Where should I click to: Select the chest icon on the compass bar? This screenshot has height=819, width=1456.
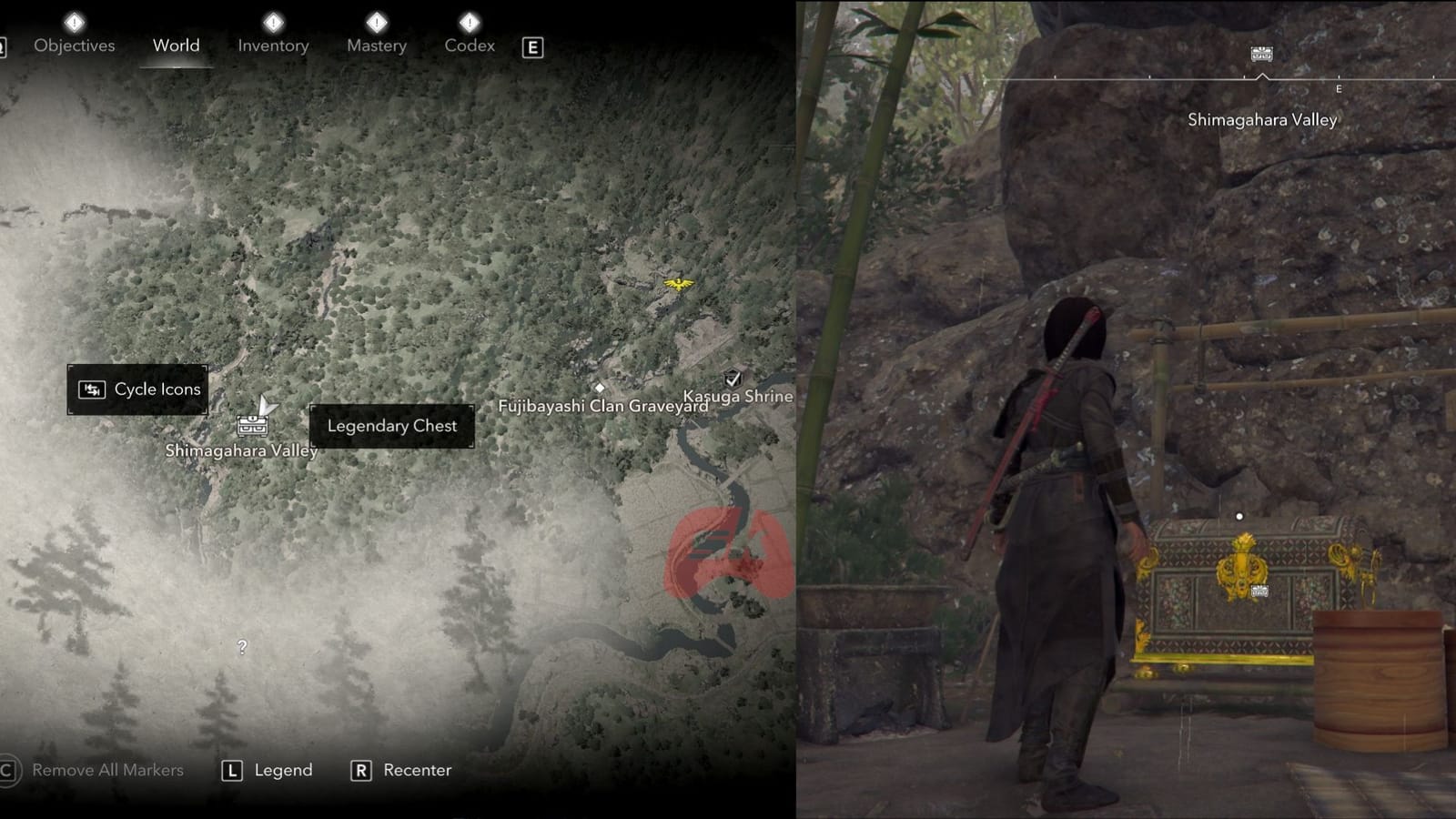click(1263, 52)
